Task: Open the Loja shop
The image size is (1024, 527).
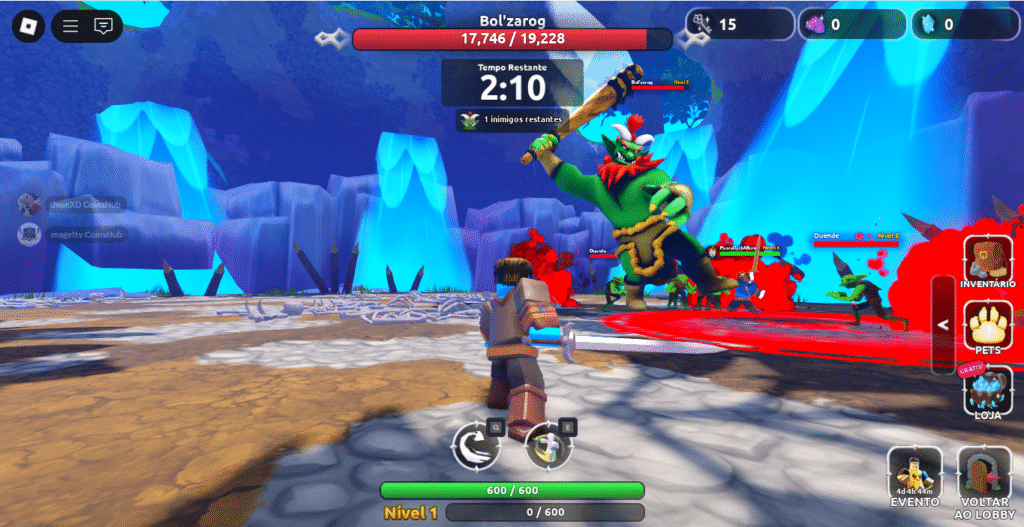Action: click(988, 390)
